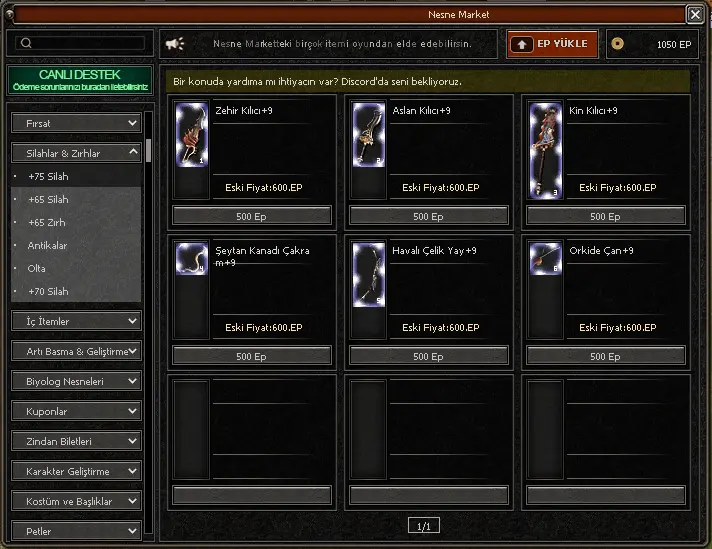The height and width of the screenshot is (549, 712).
Task: Expand the Petler category
Action: [76, 531]
